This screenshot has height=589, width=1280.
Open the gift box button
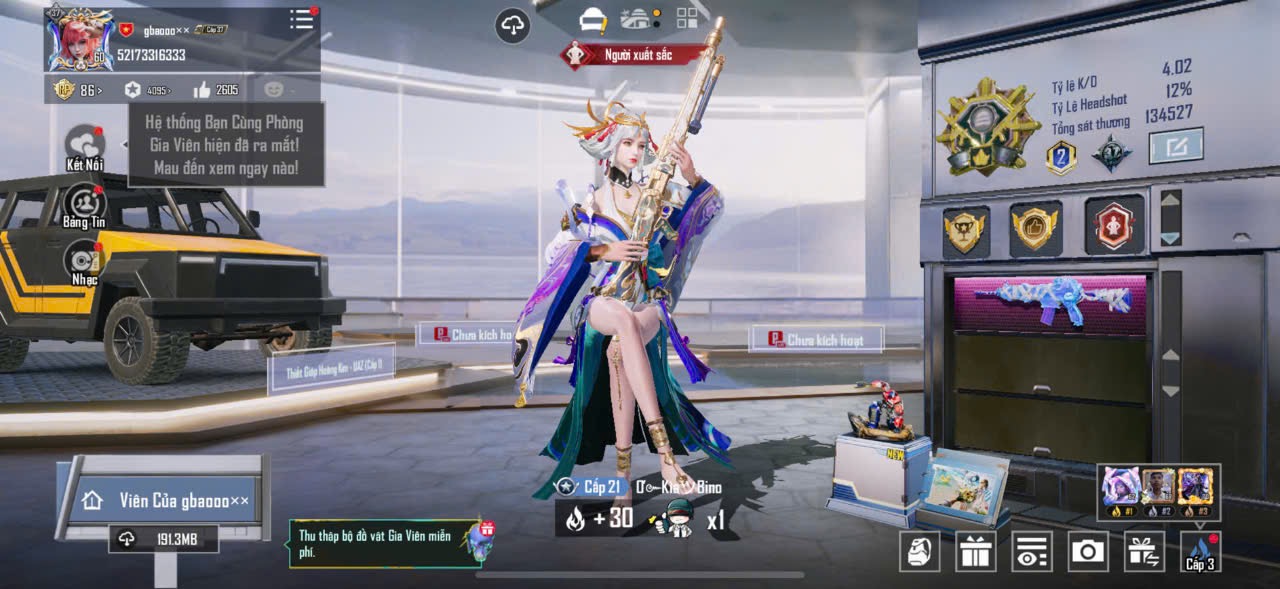click(975, 551)
